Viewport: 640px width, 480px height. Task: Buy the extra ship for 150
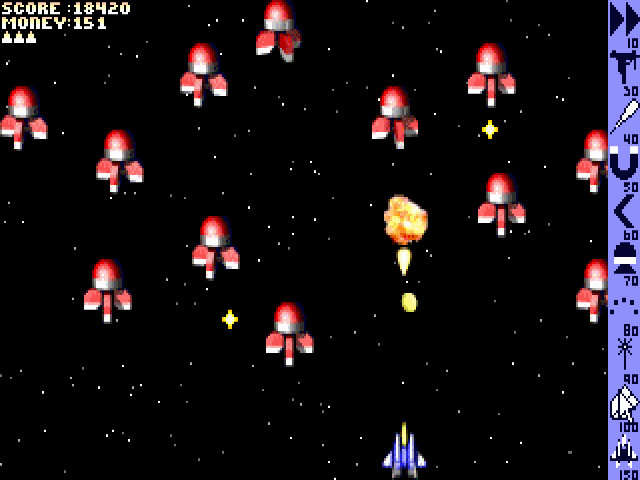click(x=624, y=449)
